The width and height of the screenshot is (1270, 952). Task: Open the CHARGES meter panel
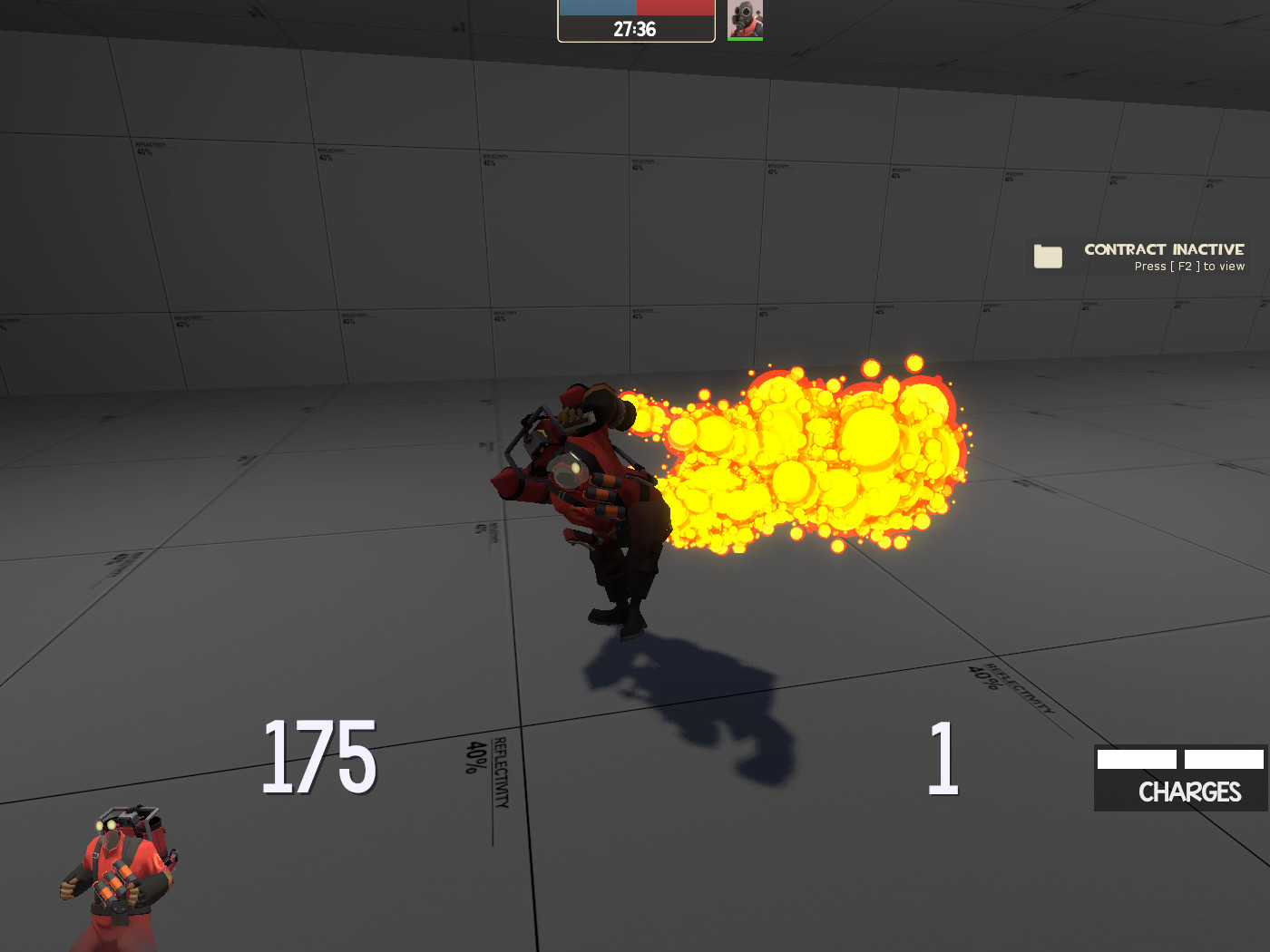click(1181, 777)
